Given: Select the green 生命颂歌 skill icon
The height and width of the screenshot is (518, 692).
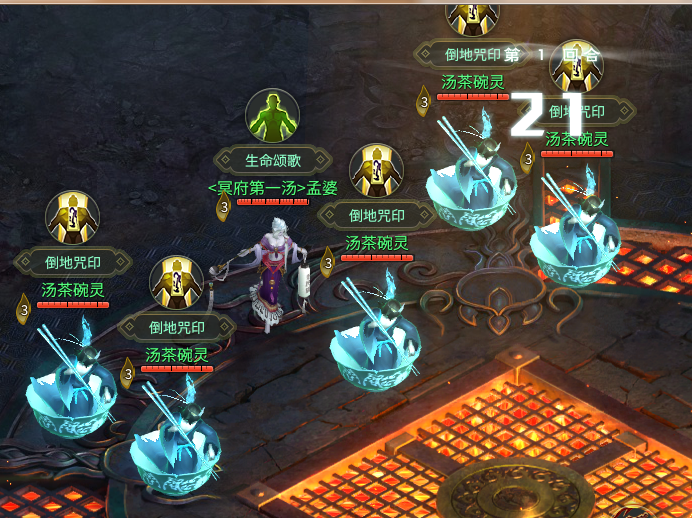Looking at the screenshot, I should (x=273, y=117).
